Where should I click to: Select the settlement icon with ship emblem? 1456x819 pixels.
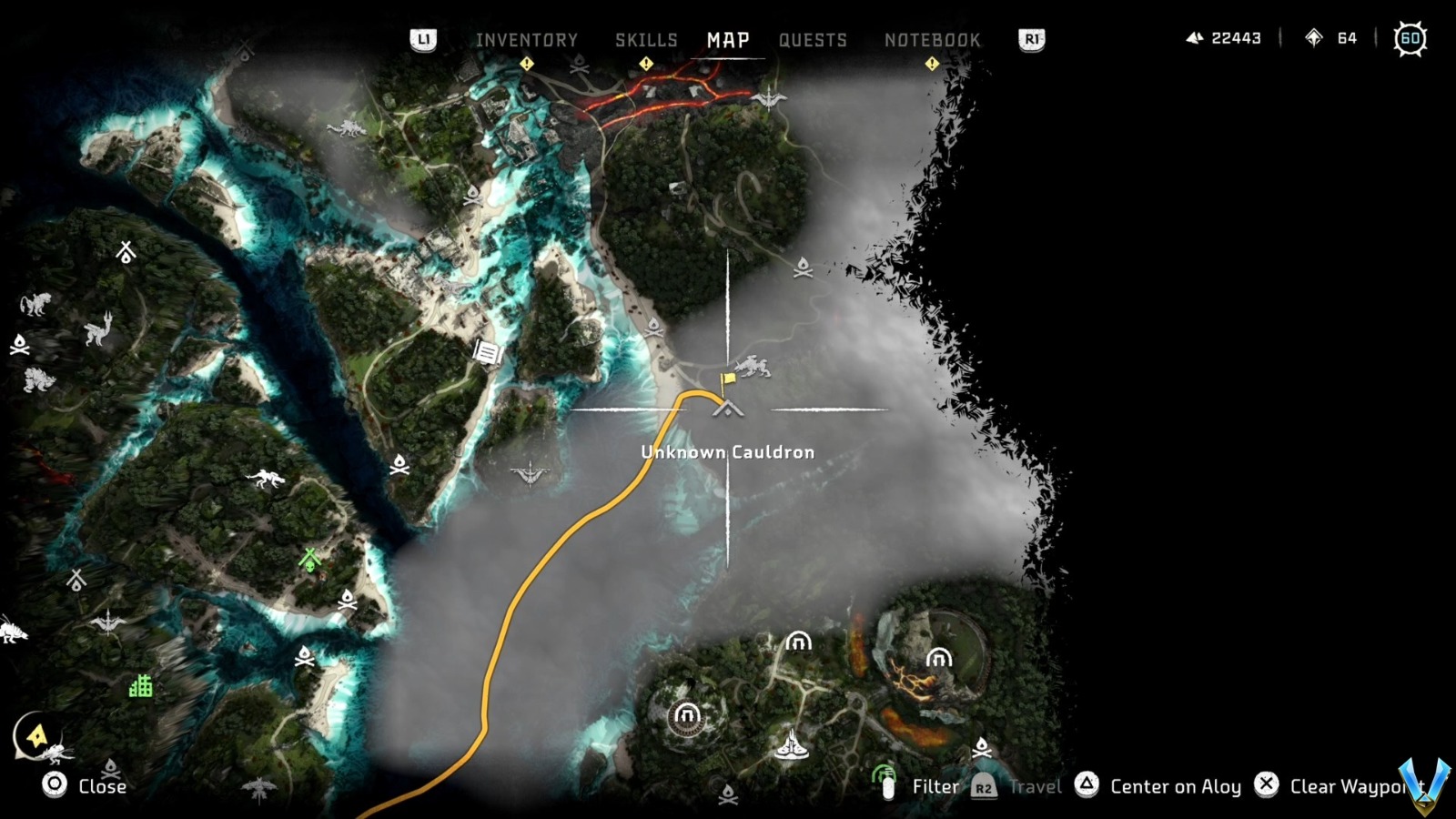point(791,746)
